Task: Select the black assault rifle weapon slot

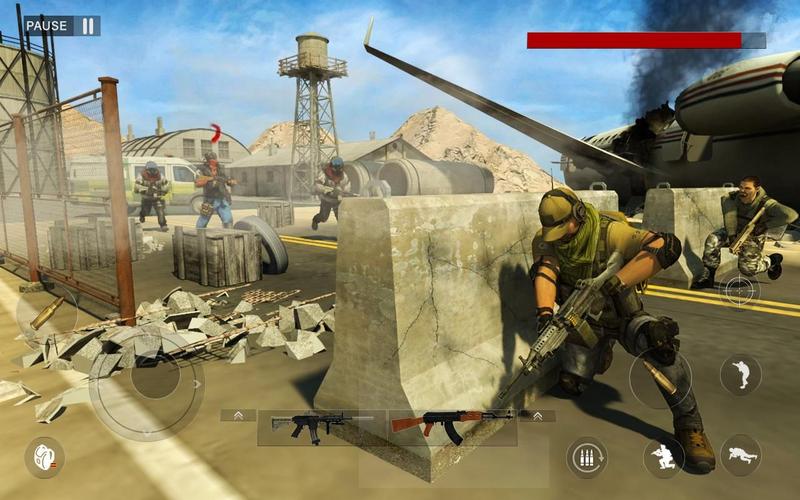Action: pos(307,424)
